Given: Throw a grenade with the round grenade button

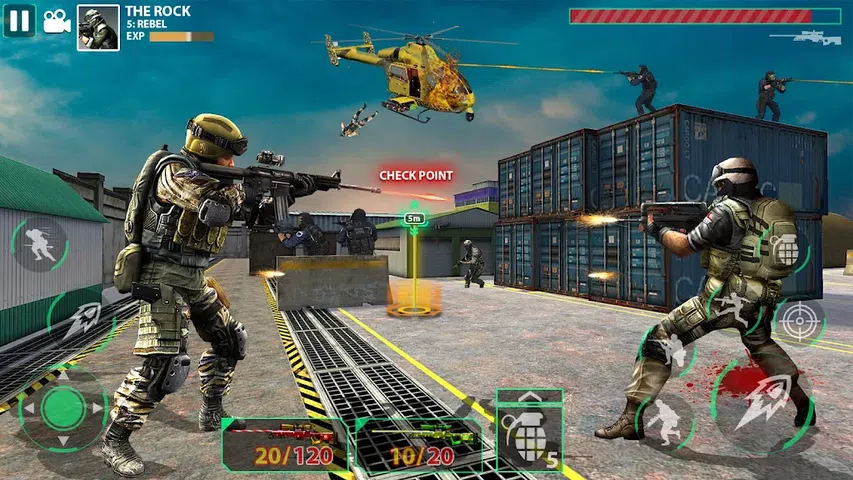Looking at the screenshot, I should [786, 249].
